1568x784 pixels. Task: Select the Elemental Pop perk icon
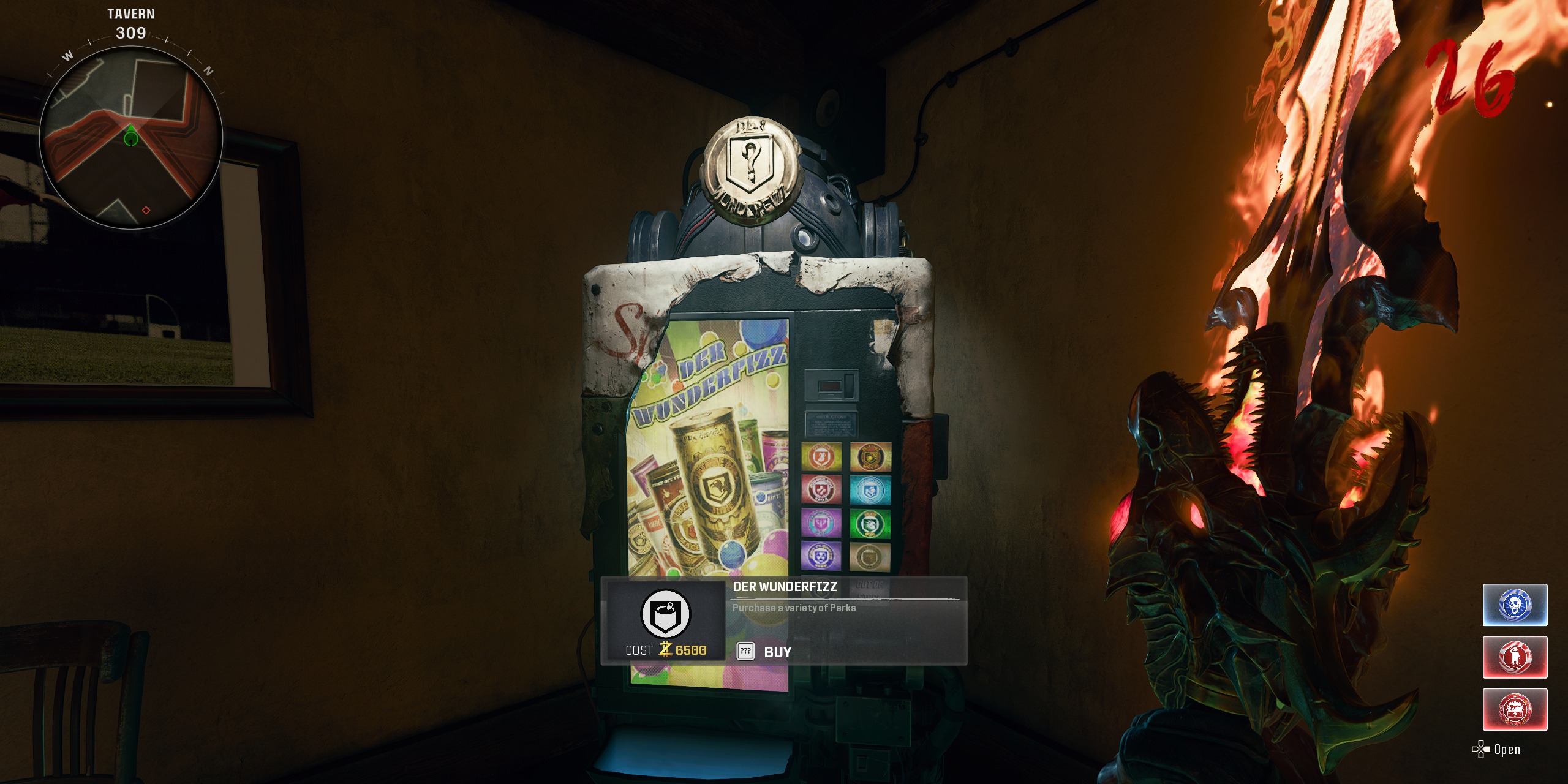[821, 522]
